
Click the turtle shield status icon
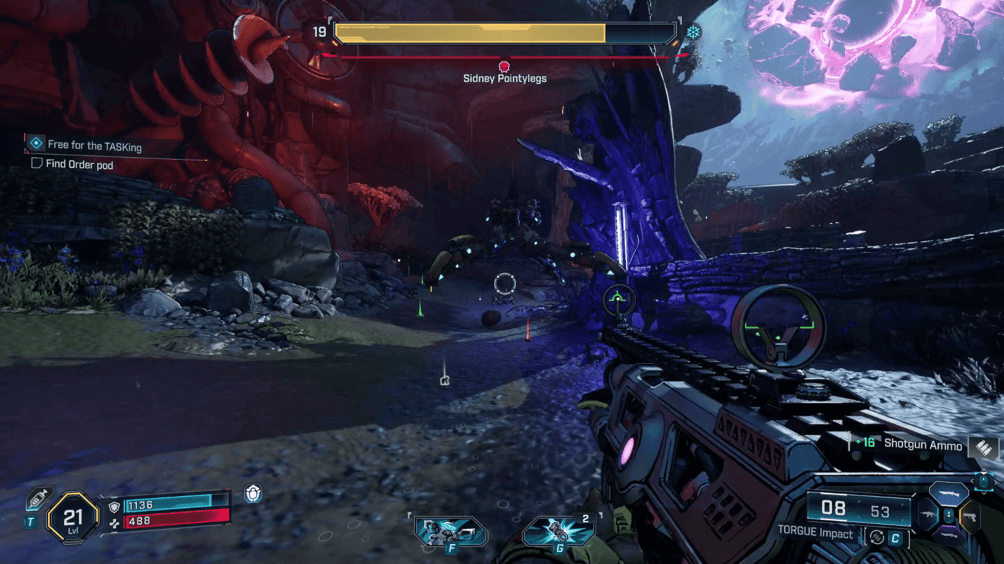(x=254, y=494)
